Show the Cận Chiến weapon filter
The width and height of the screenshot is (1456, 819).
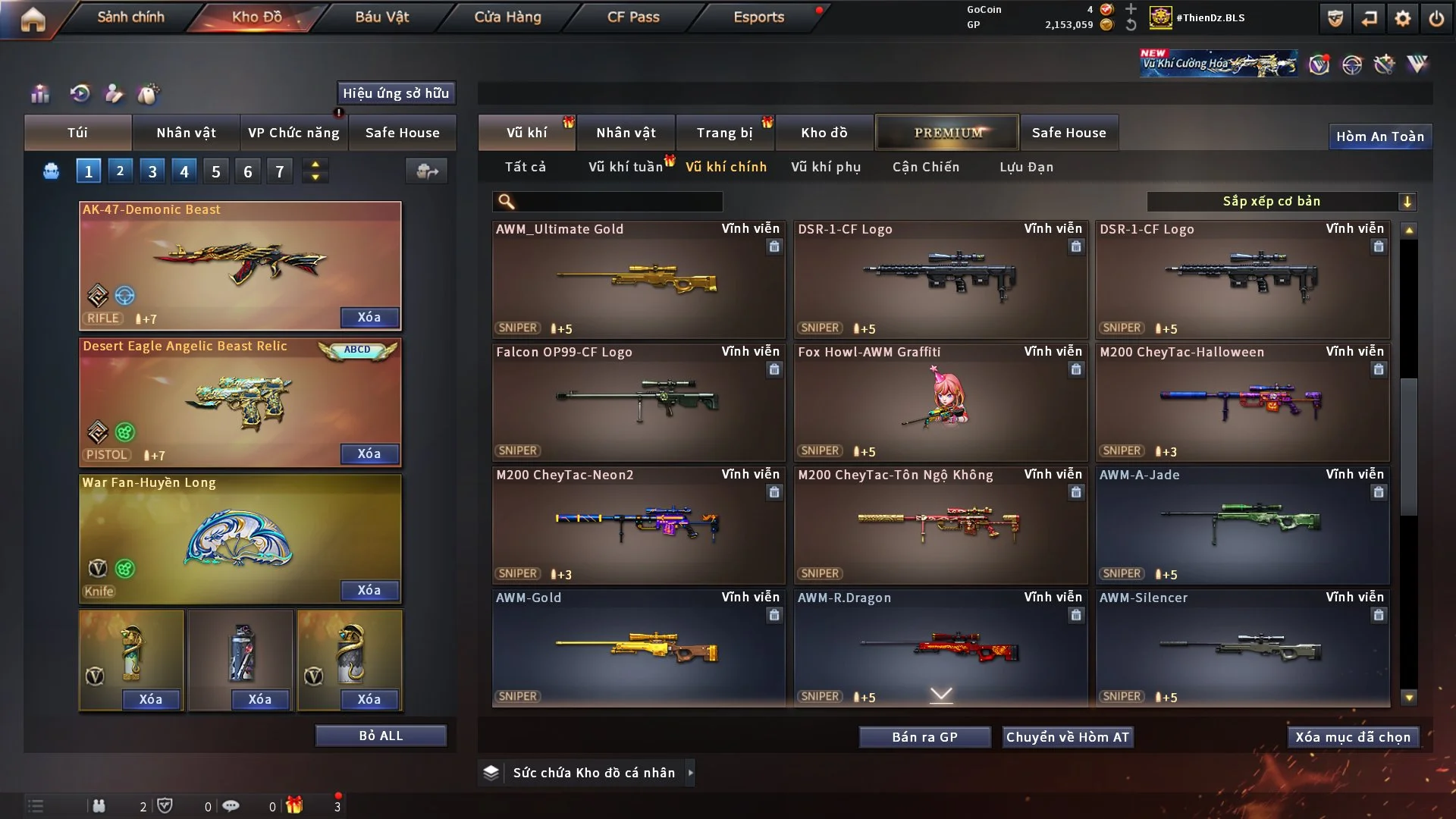coord(926,167)
